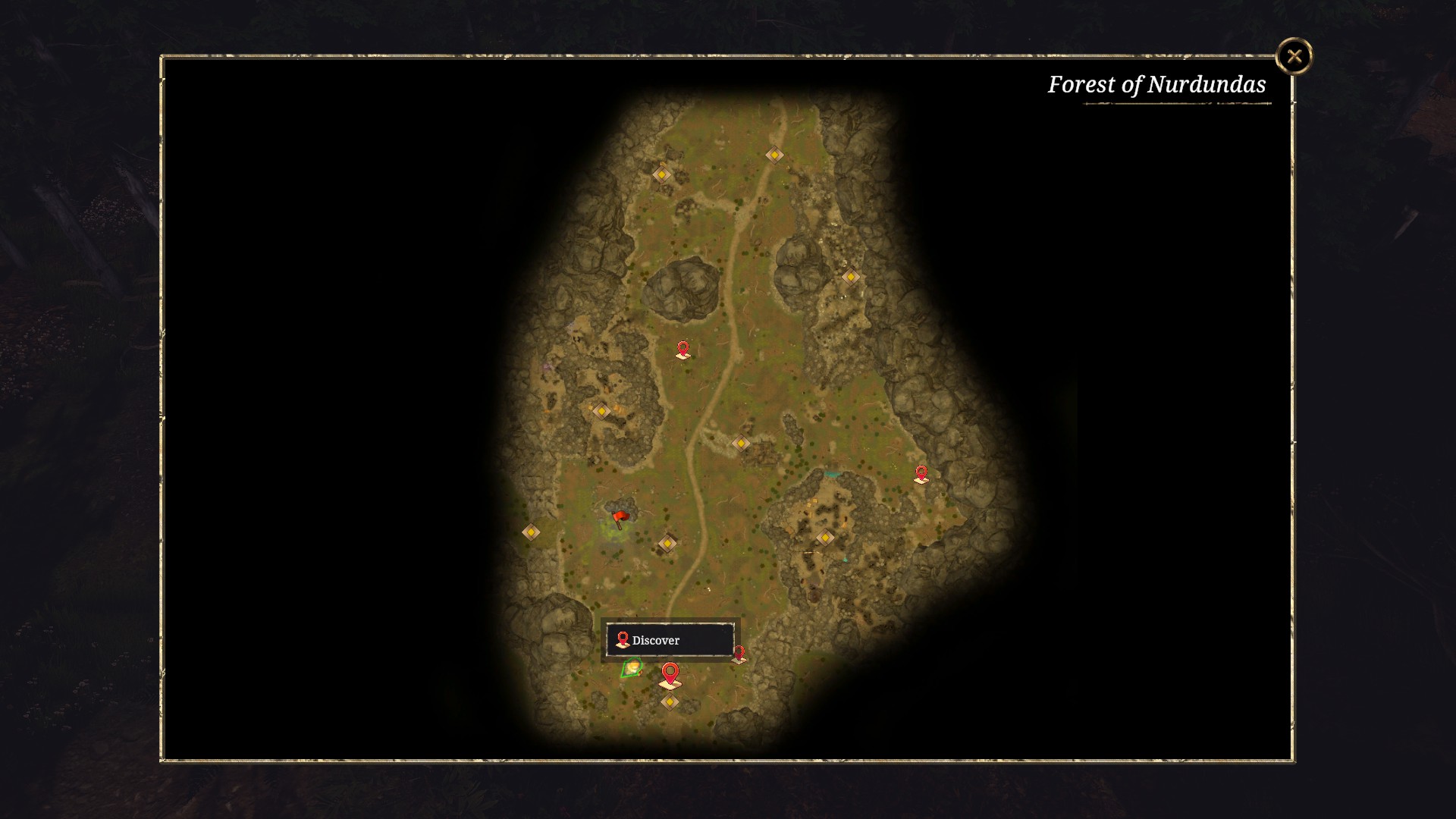Viewport: 1456px width, 819px height.
Task: Select the diamond marker at the far western edge
Action: (530, 532)
